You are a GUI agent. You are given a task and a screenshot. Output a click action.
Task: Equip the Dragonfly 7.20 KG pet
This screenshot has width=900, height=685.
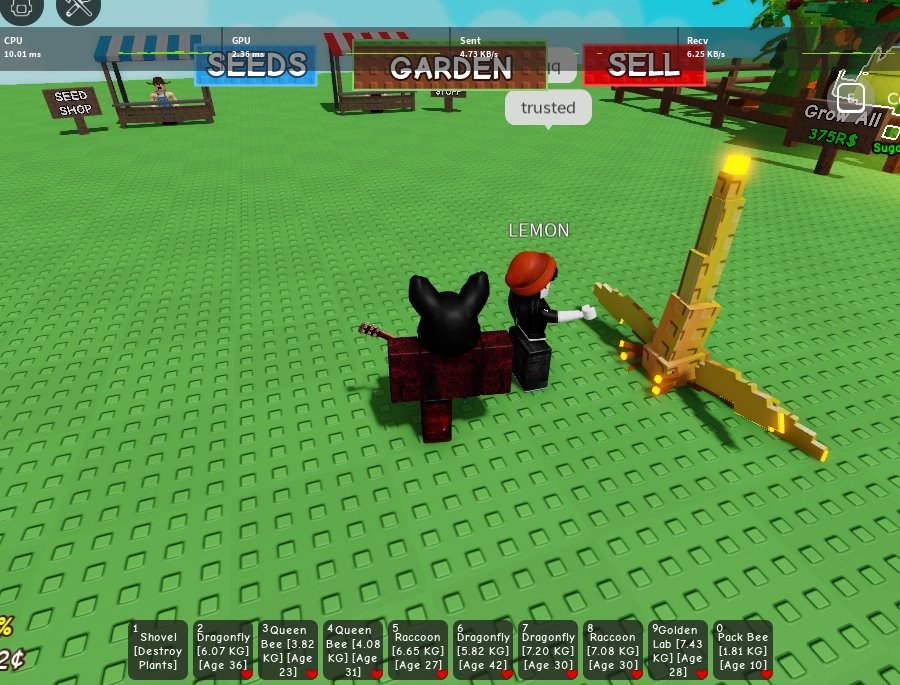(x=548, y=650)
